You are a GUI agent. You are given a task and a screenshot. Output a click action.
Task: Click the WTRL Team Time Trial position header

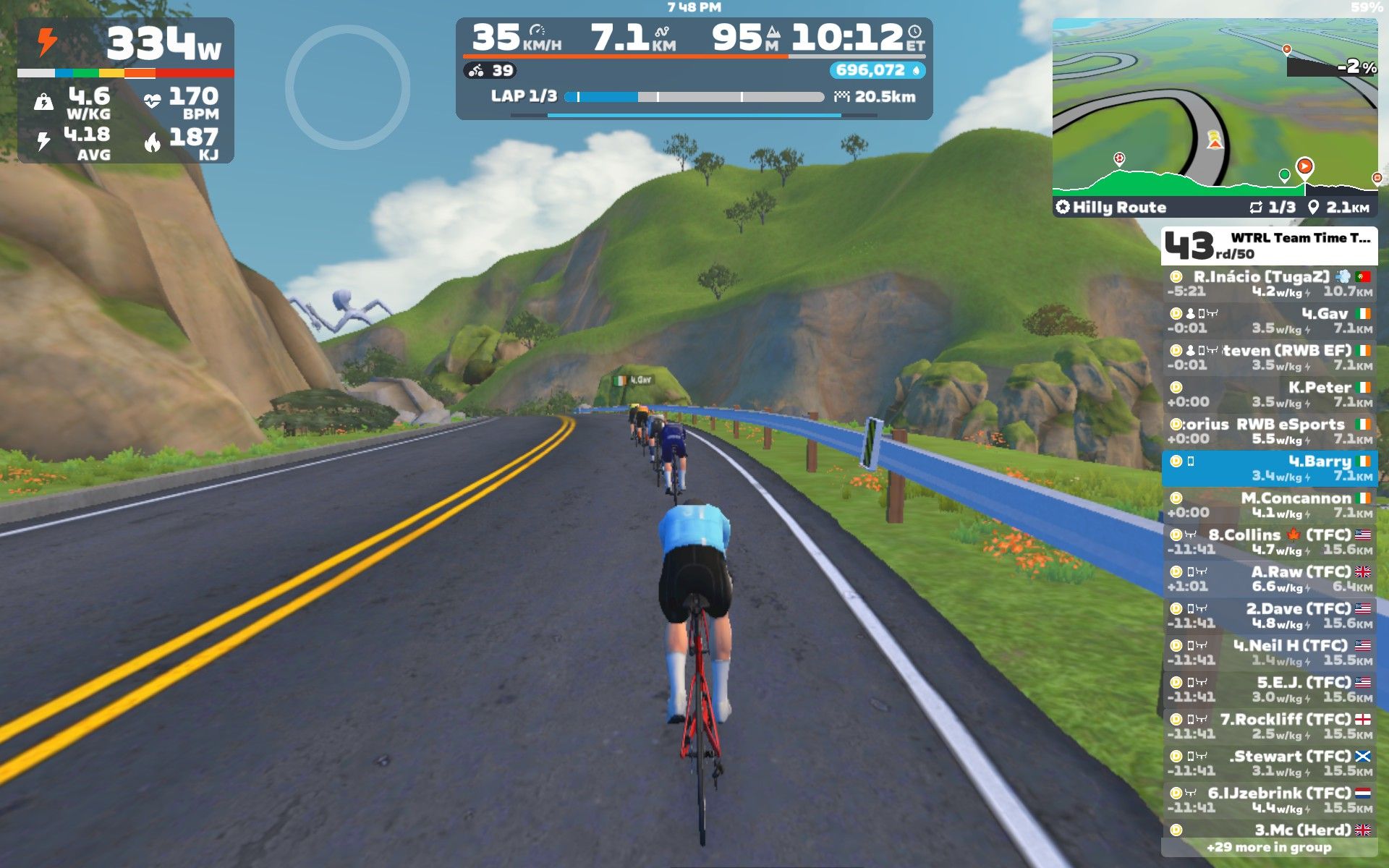(1269, 246)
